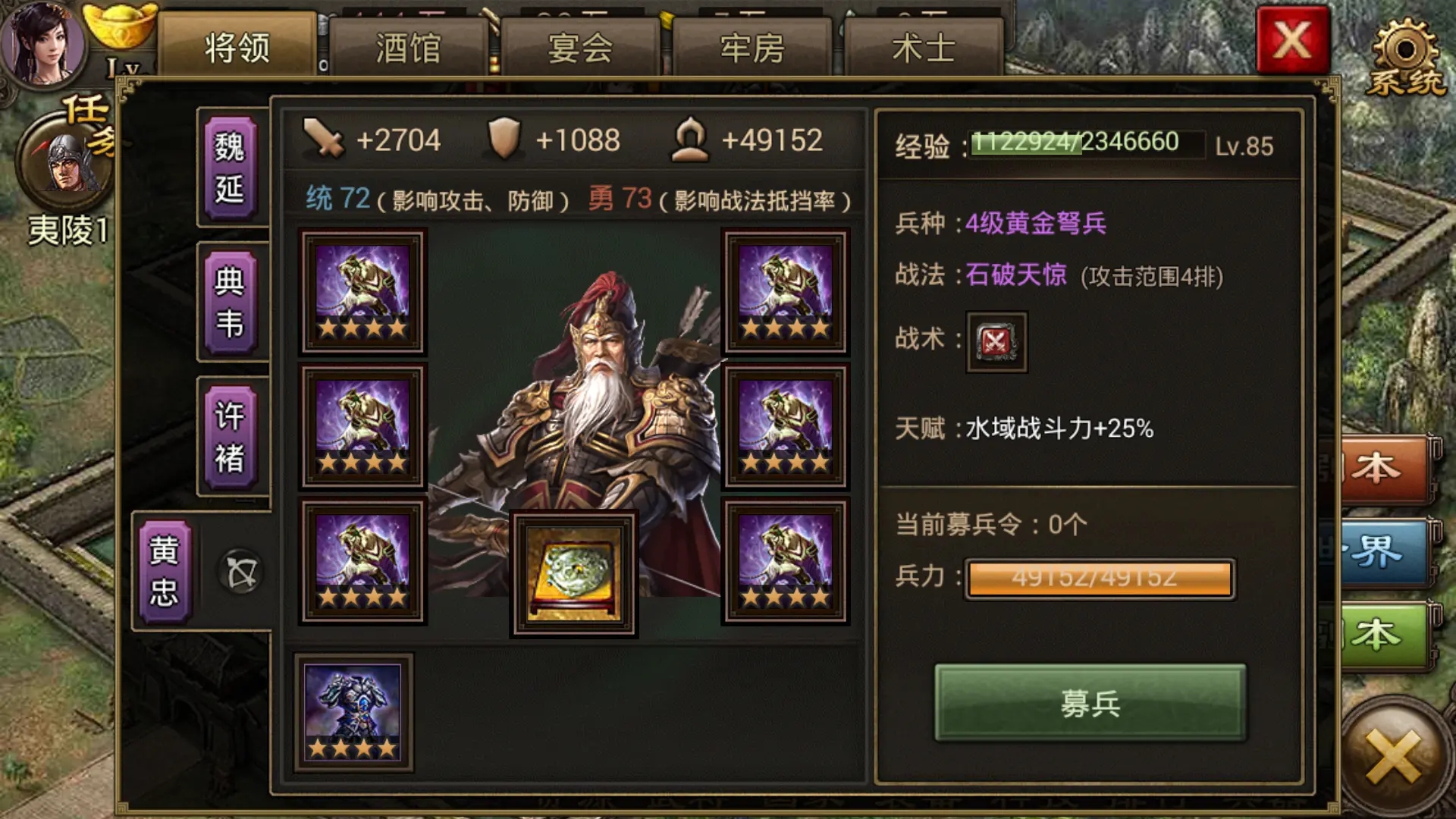Click the sword attack stat icon
The width and height of the screenshot is (1456, 819).
pos(324,139)
